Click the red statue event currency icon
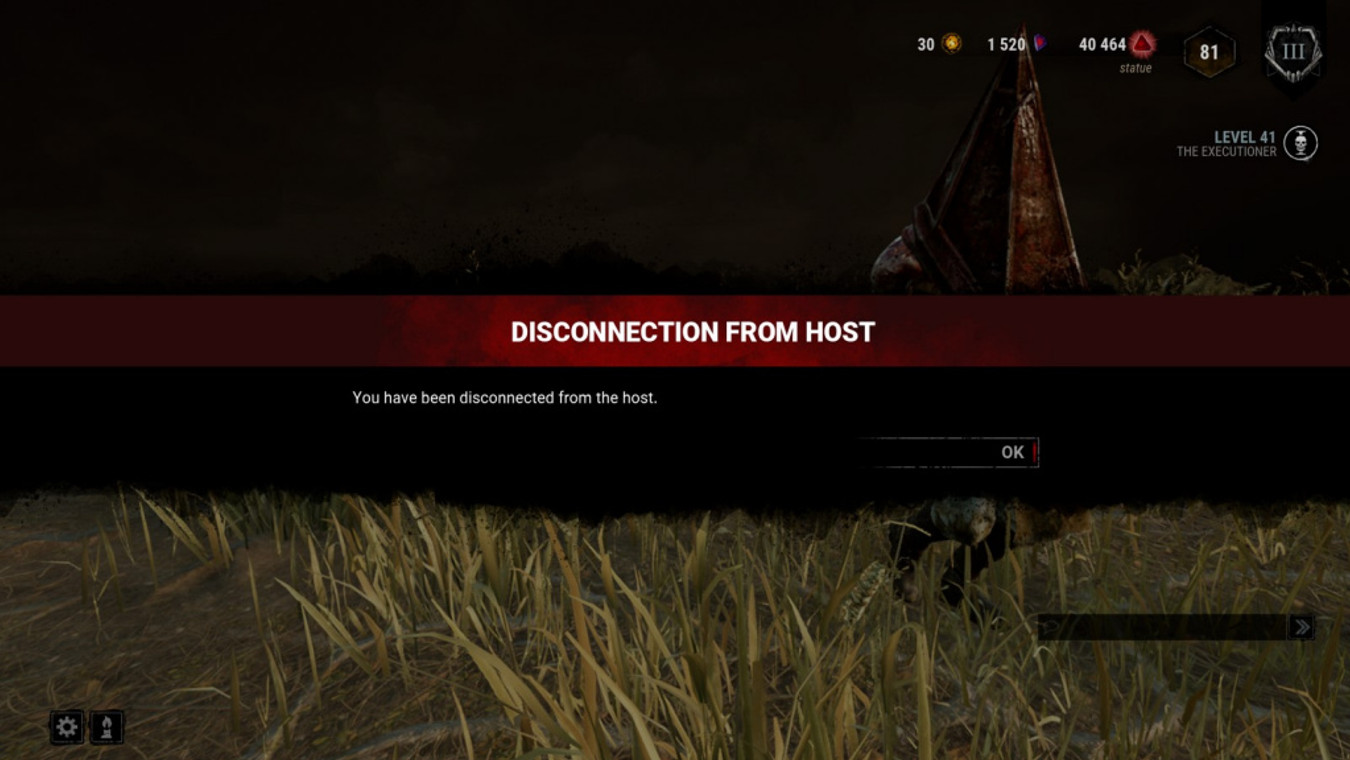Image resolution: width=1350 pixels, height=760 pixels. (x=1139, y=44)
